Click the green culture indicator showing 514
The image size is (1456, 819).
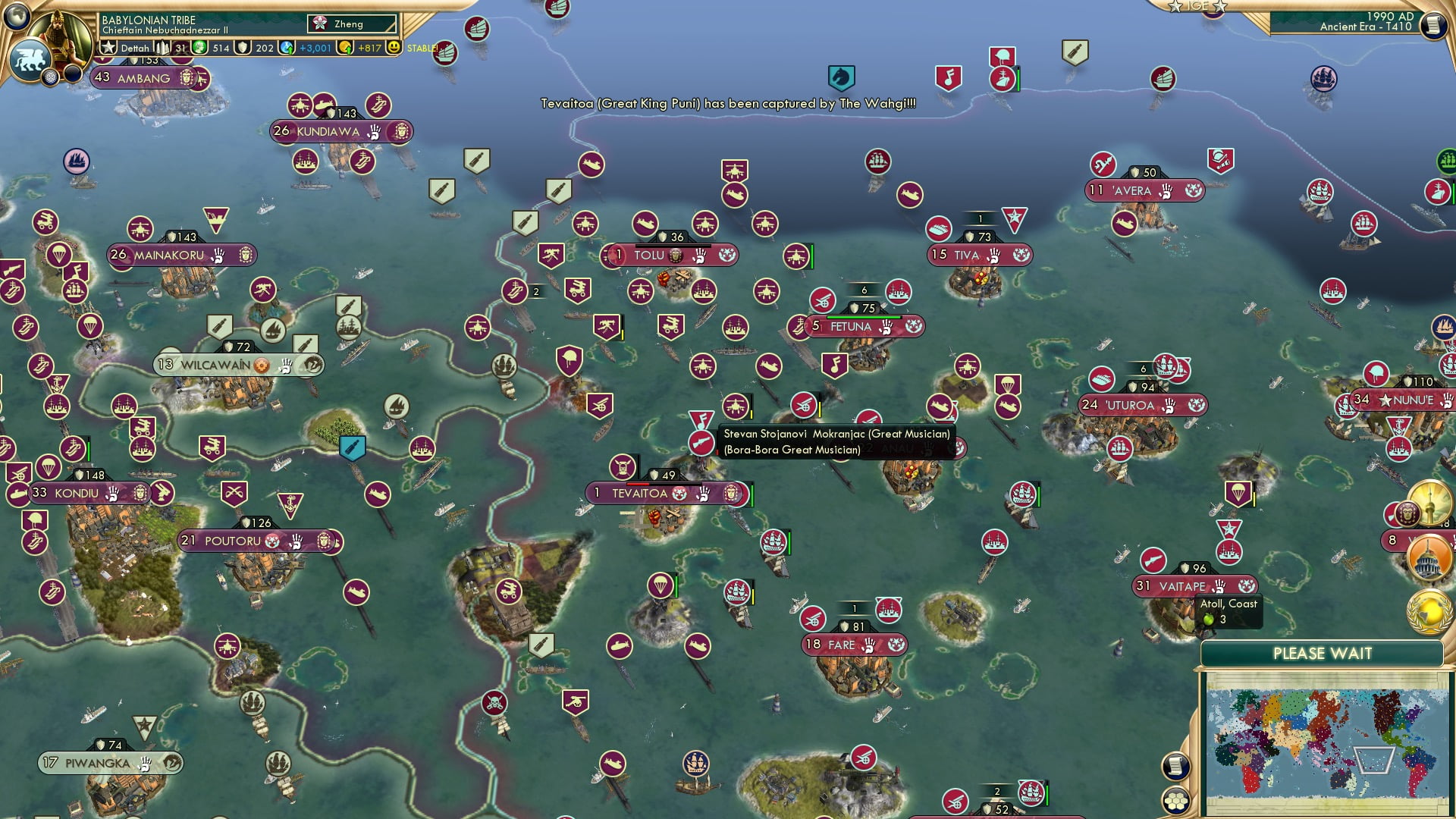tap(200, 47)
